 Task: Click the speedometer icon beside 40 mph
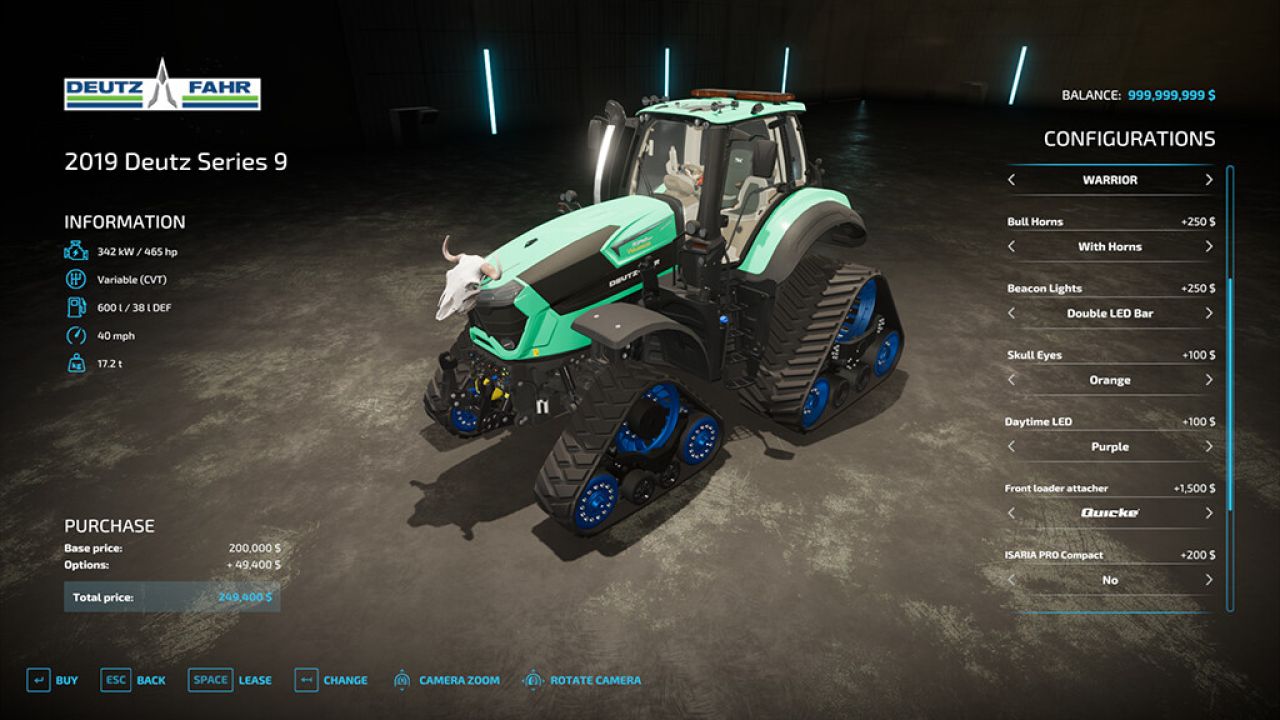point(74,336)
